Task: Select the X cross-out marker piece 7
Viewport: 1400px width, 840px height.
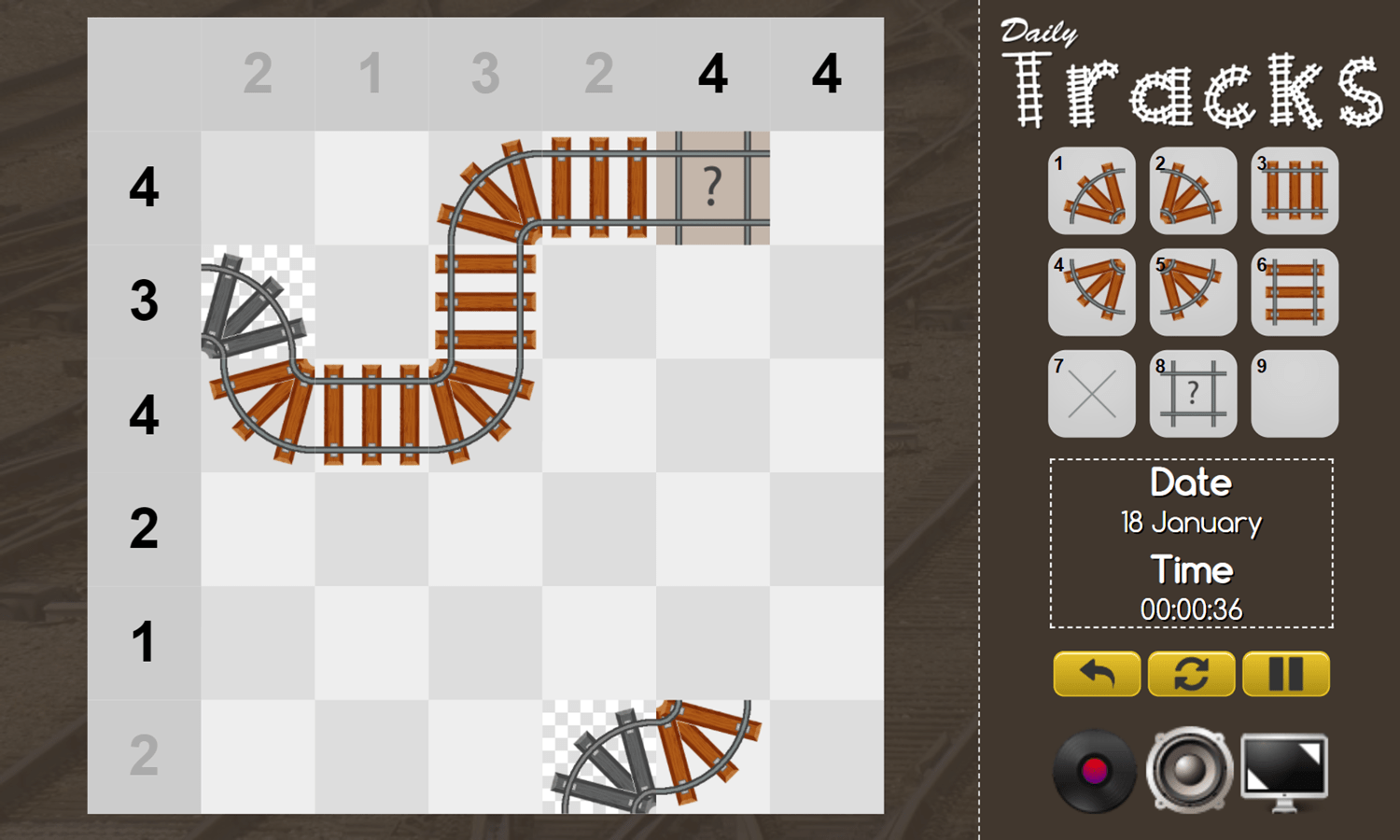Action: 1092,392
